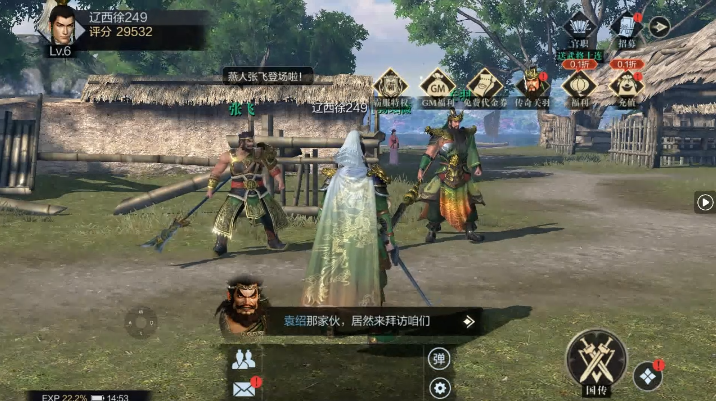Viewport: 716px width, 401px height.
Task: Open the mail envelope icon
Action: pos(243,388)
